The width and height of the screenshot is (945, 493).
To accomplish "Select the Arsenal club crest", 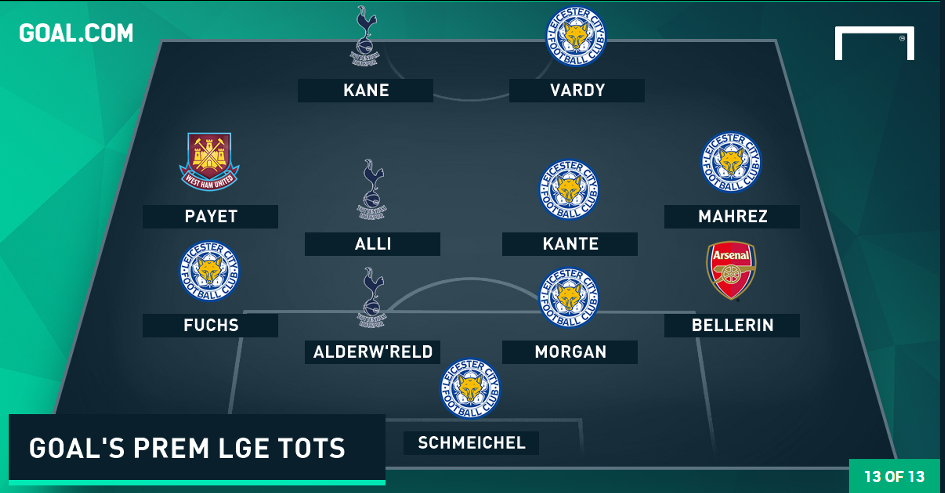I will pyautogui.click(x=732, y=270).
